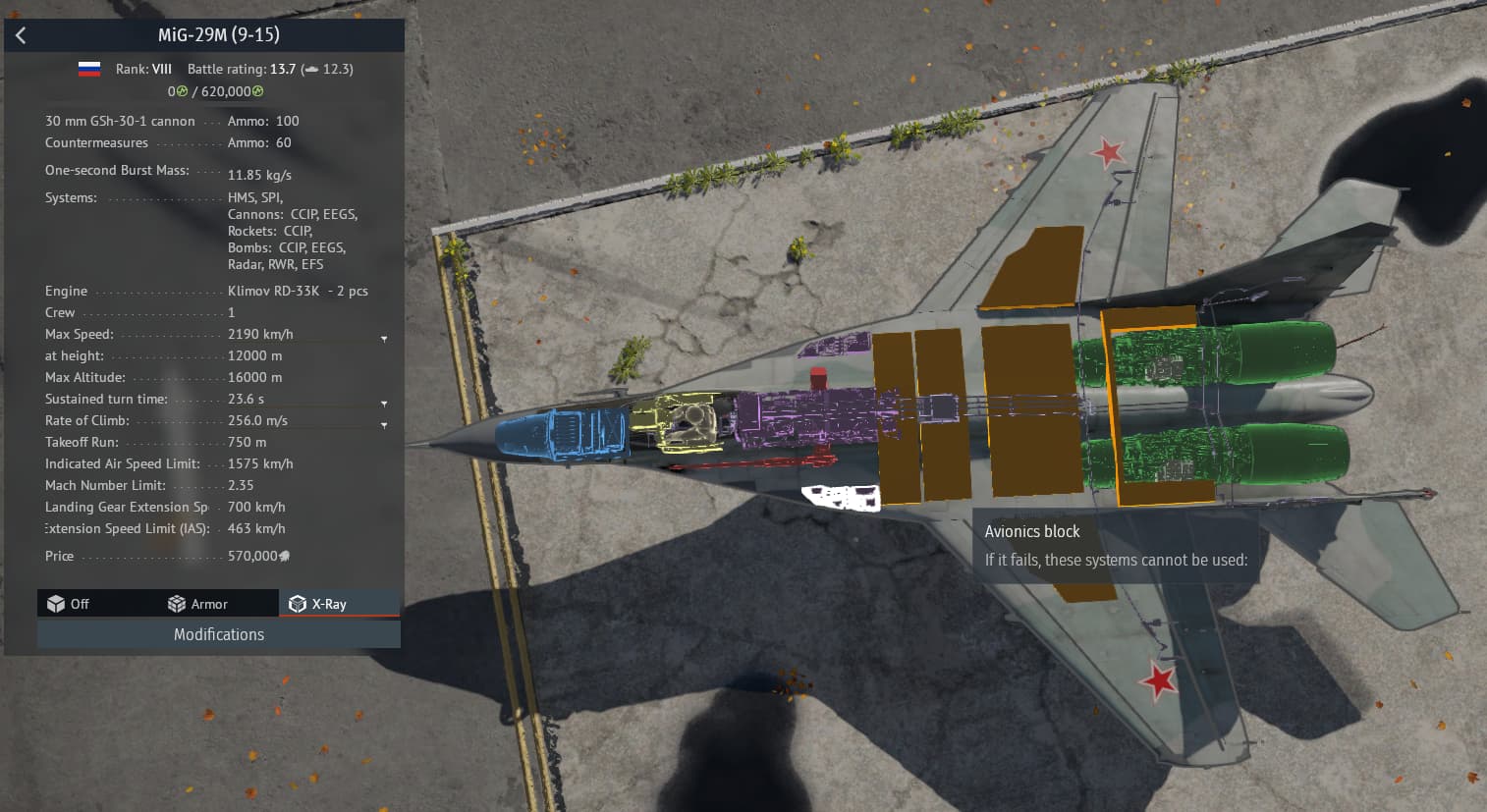Expand the Max Speed stat dropdown arrow
This screenshot has height=812, width=1487.
click(x=384, y=338)
